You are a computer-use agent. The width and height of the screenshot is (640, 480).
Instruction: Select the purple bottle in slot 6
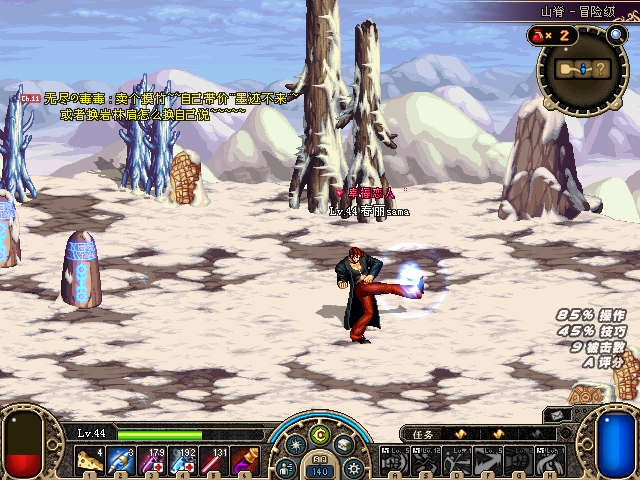243,460
